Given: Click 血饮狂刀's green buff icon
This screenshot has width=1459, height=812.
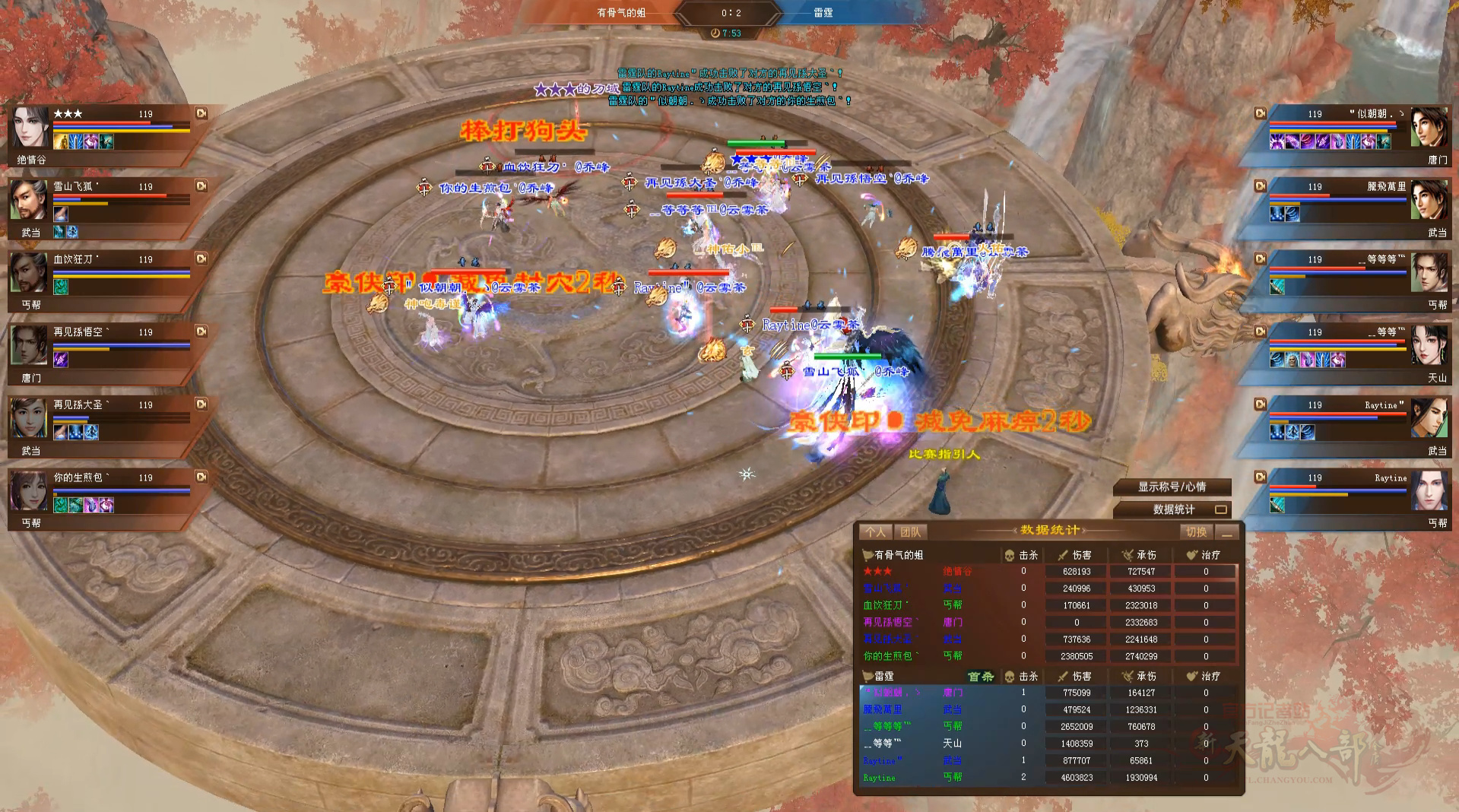Looking at the screenshot, I should pos(60,287).
